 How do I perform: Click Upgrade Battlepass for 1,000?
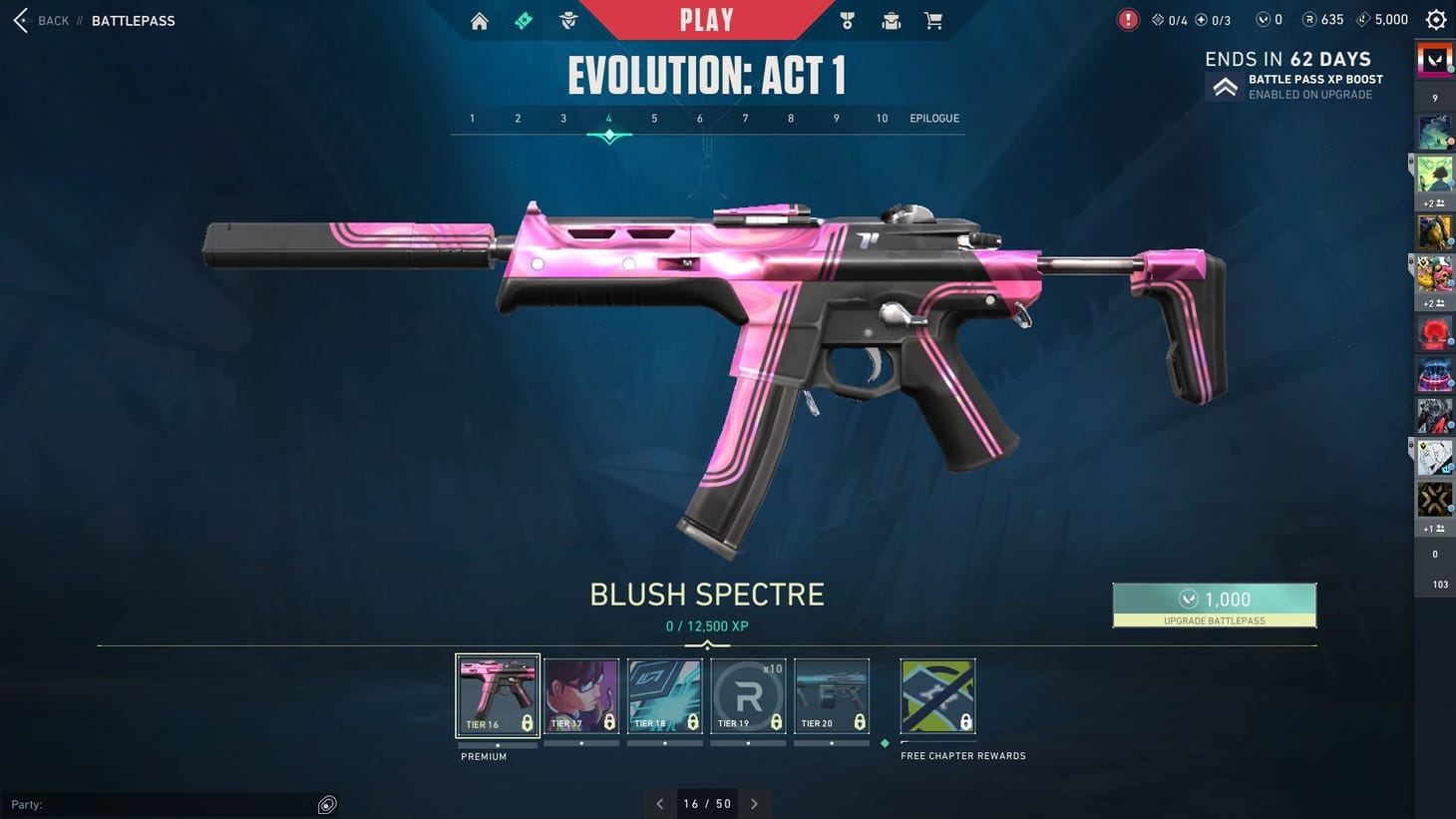(1215, 605)
